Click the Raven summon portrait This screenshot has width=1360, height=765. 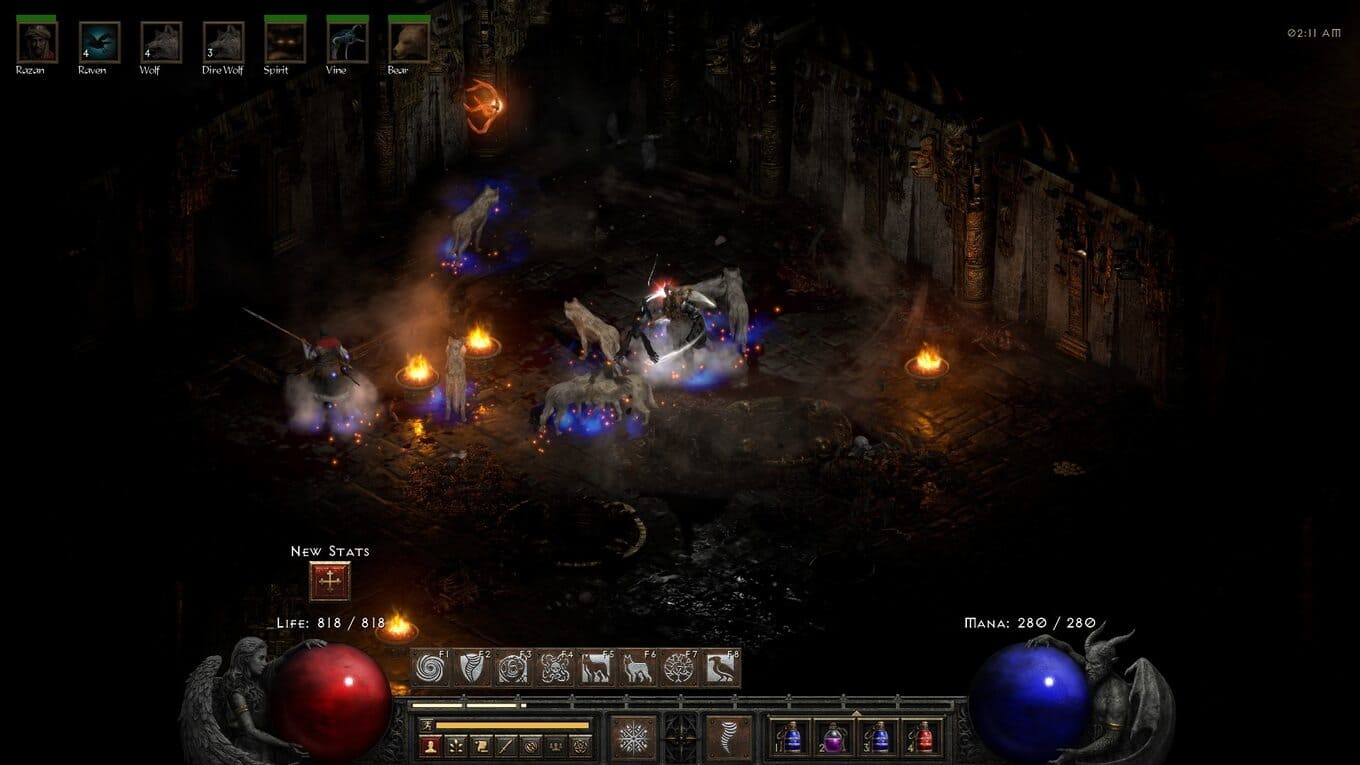tap(99, 42)
